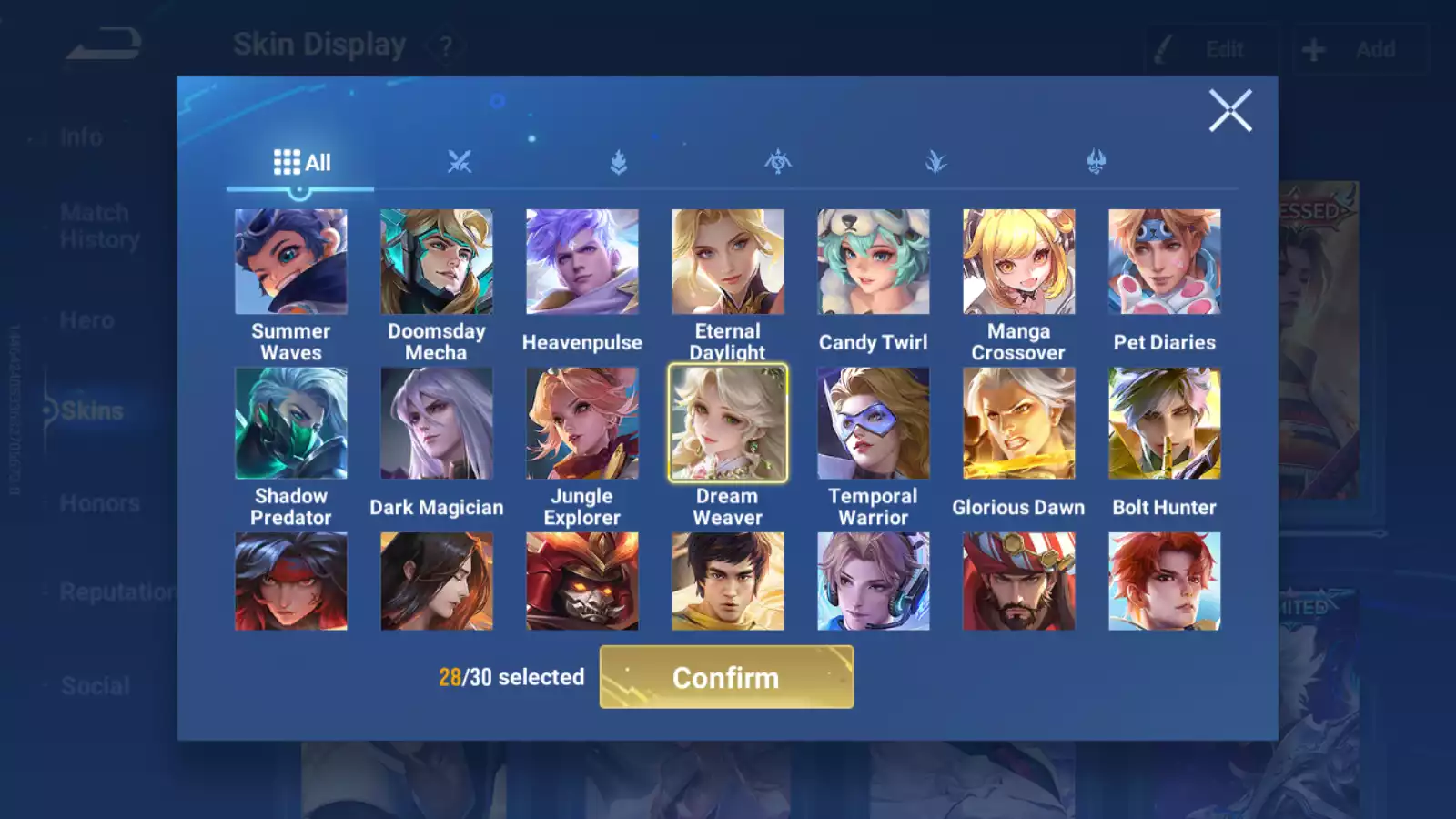Open the Tank role filter icon

point(617,162)
